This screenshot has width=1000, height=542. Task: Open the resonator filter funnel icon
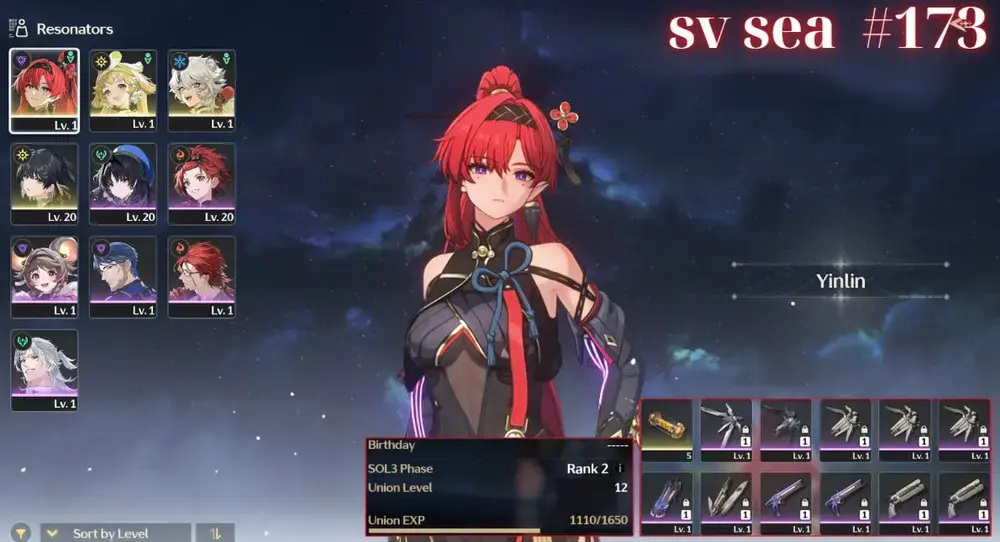coord(20,533)
